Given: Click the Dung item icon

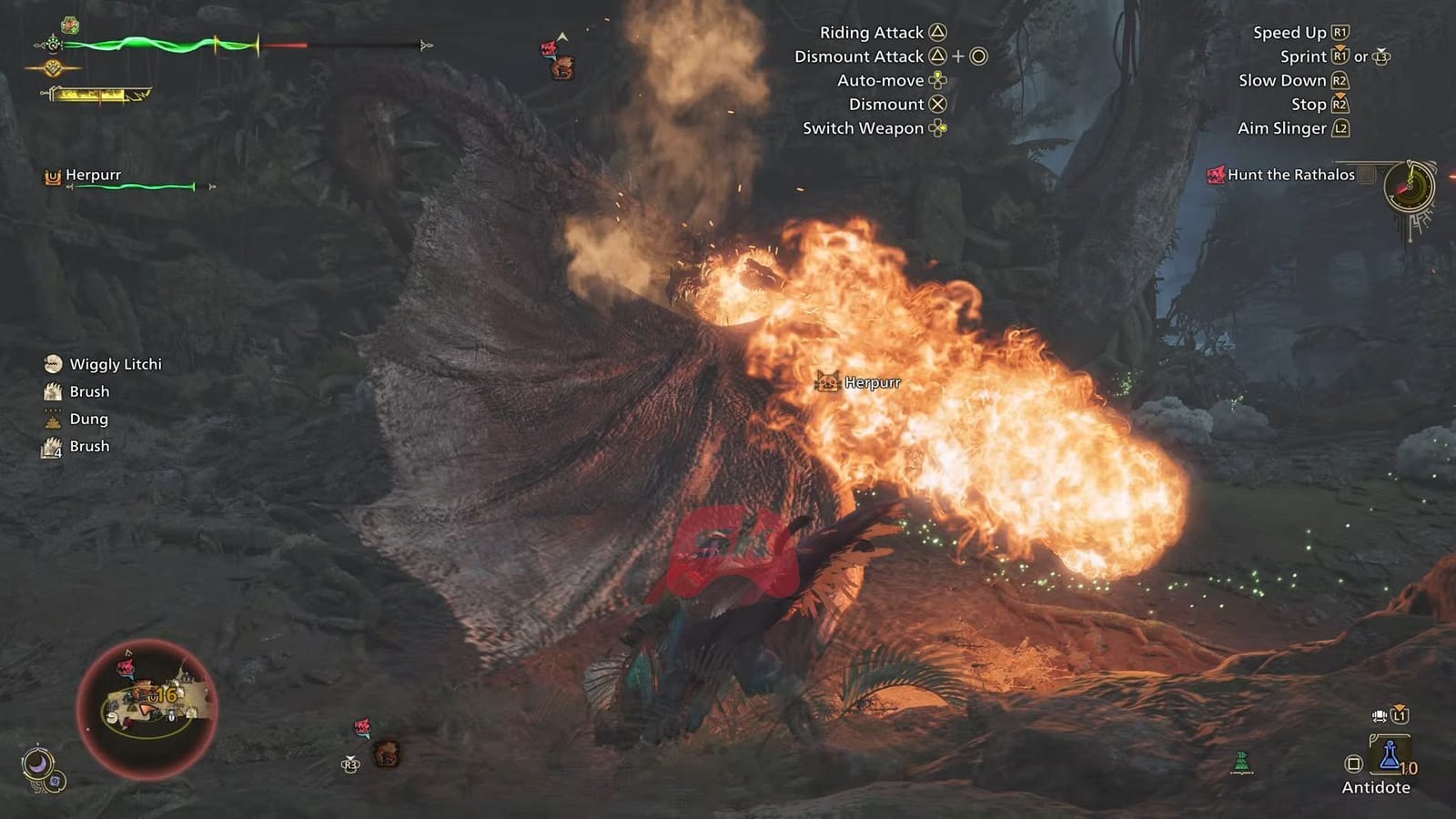Looking at the screenshot, I should point(51,419).
